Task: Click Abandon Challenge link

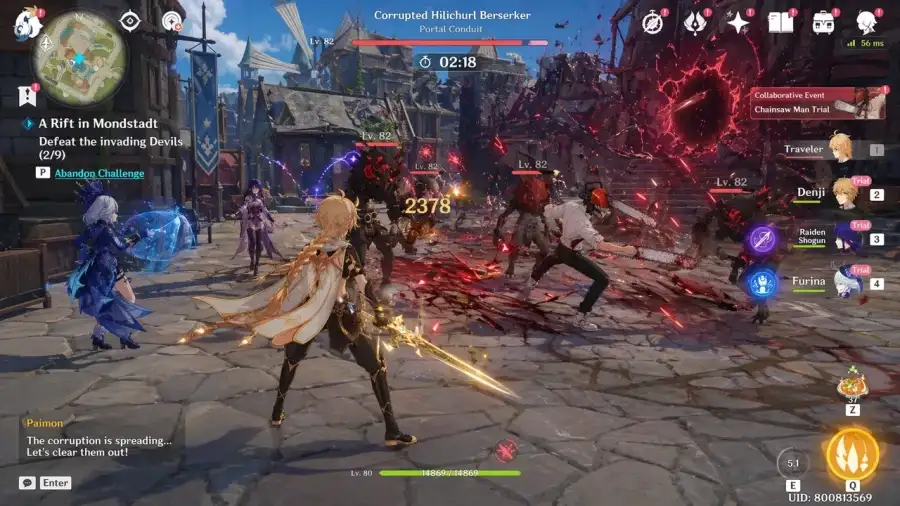Action: 99,173
